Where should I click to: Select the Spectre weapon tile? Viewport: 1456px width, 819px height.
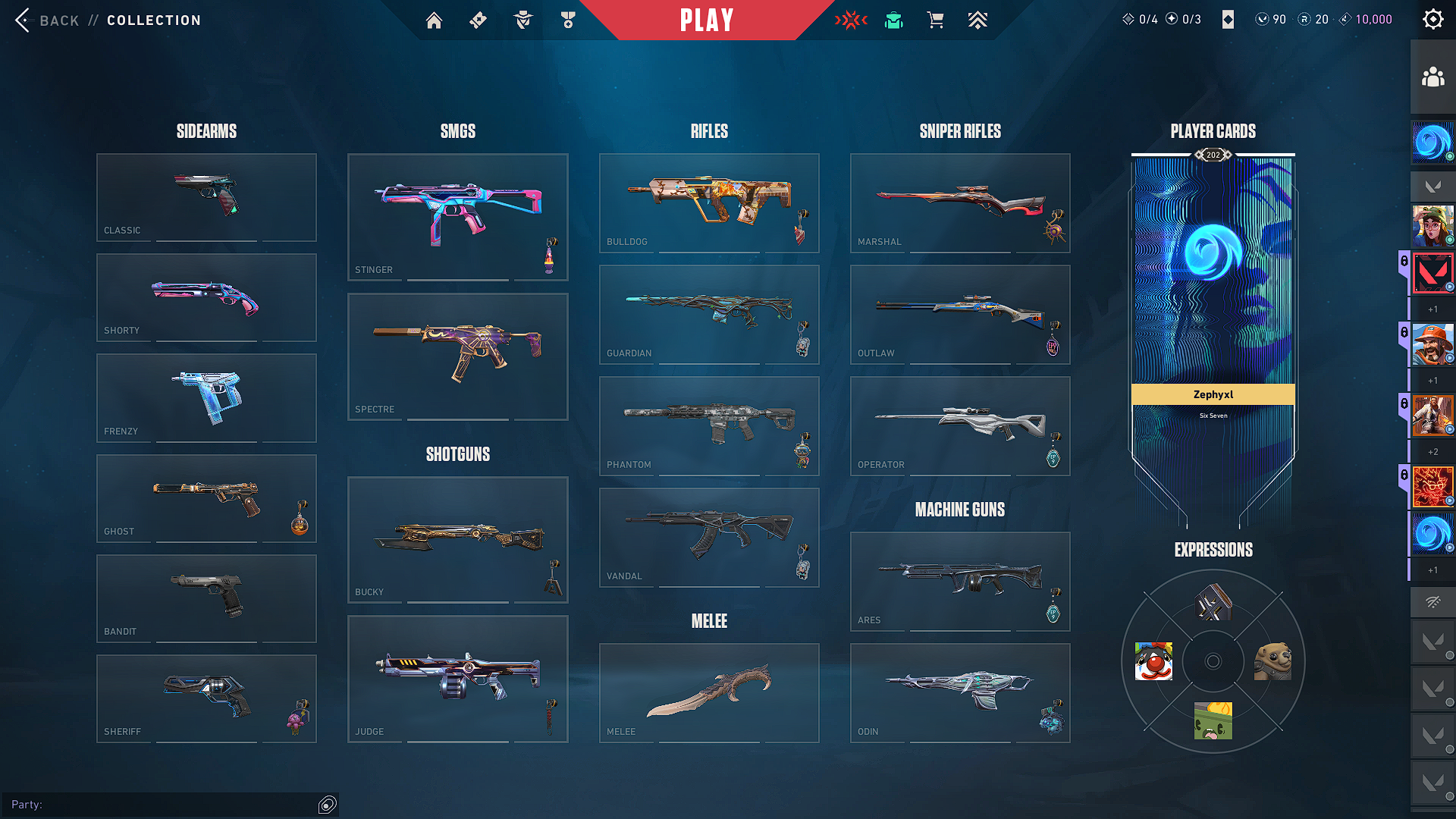(x=457, y=356)
